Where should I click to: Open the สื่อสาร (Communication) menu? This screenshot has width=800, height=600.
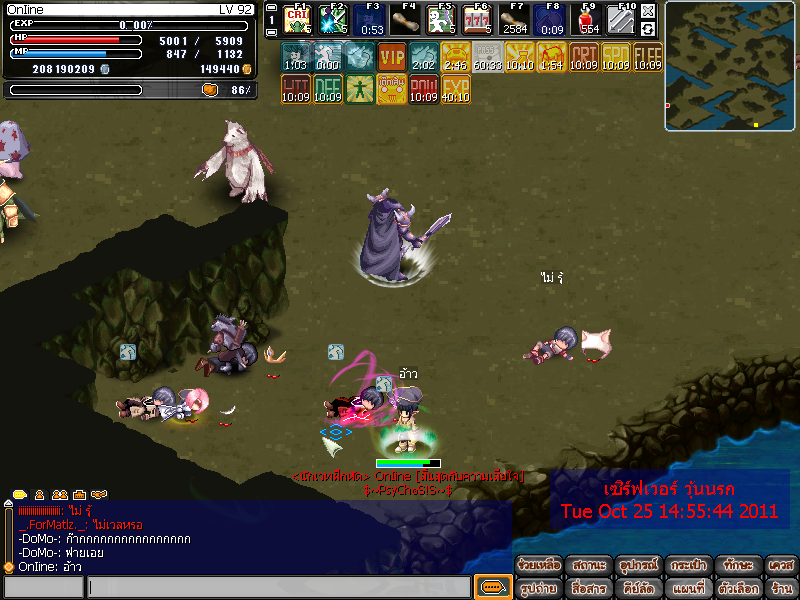point(589,588)
